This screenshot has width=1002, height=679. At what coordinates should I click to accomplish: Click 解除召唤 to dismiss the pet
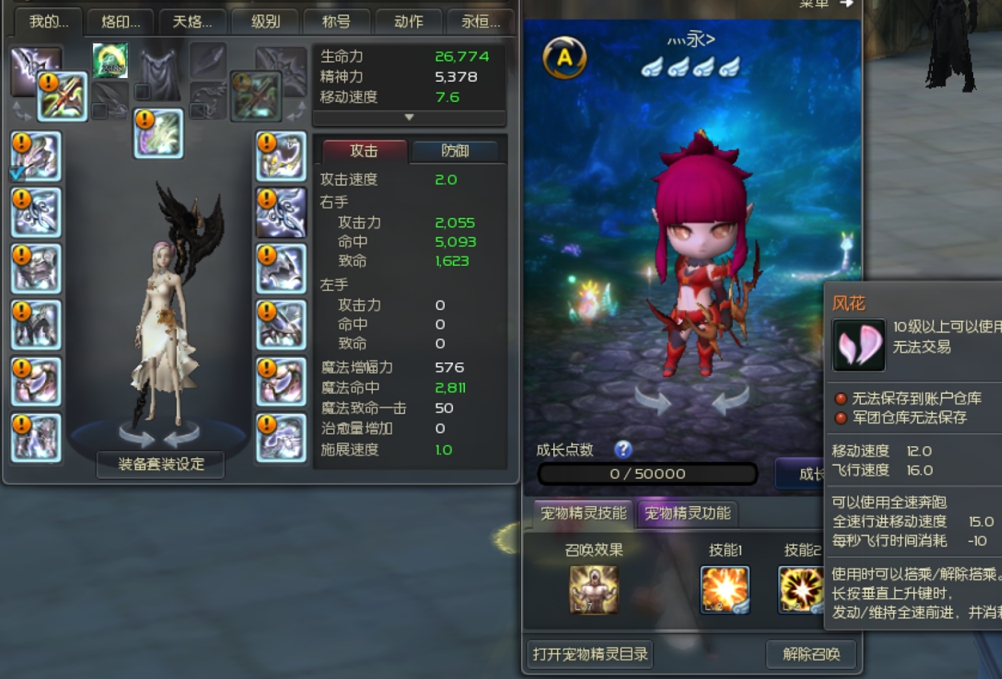click(811, 655)
